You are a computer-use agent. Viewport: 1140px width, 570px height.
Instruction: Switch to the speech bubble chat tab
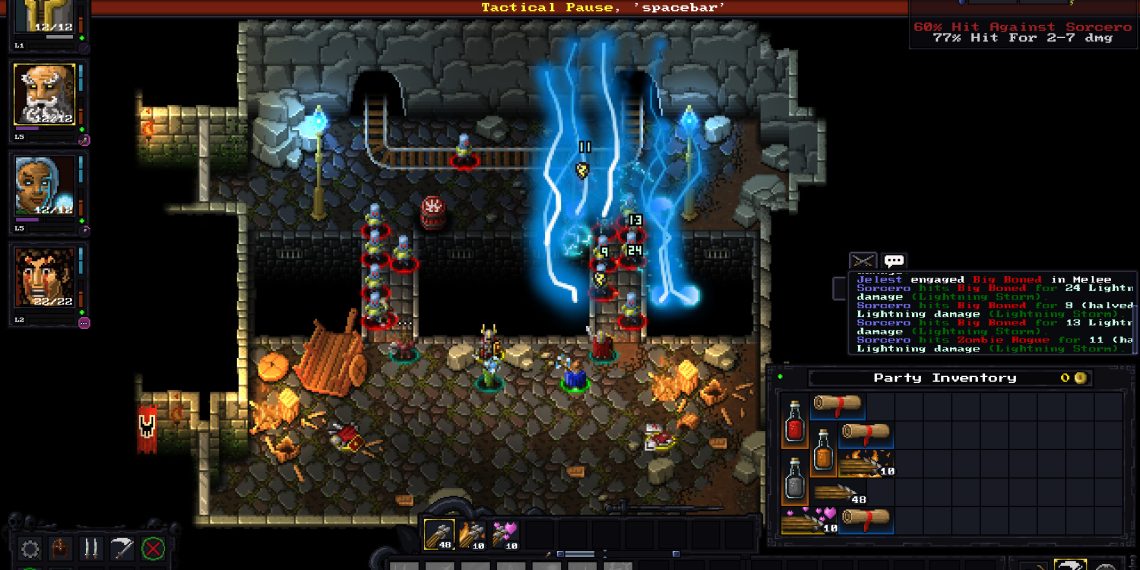click(894, 261)
